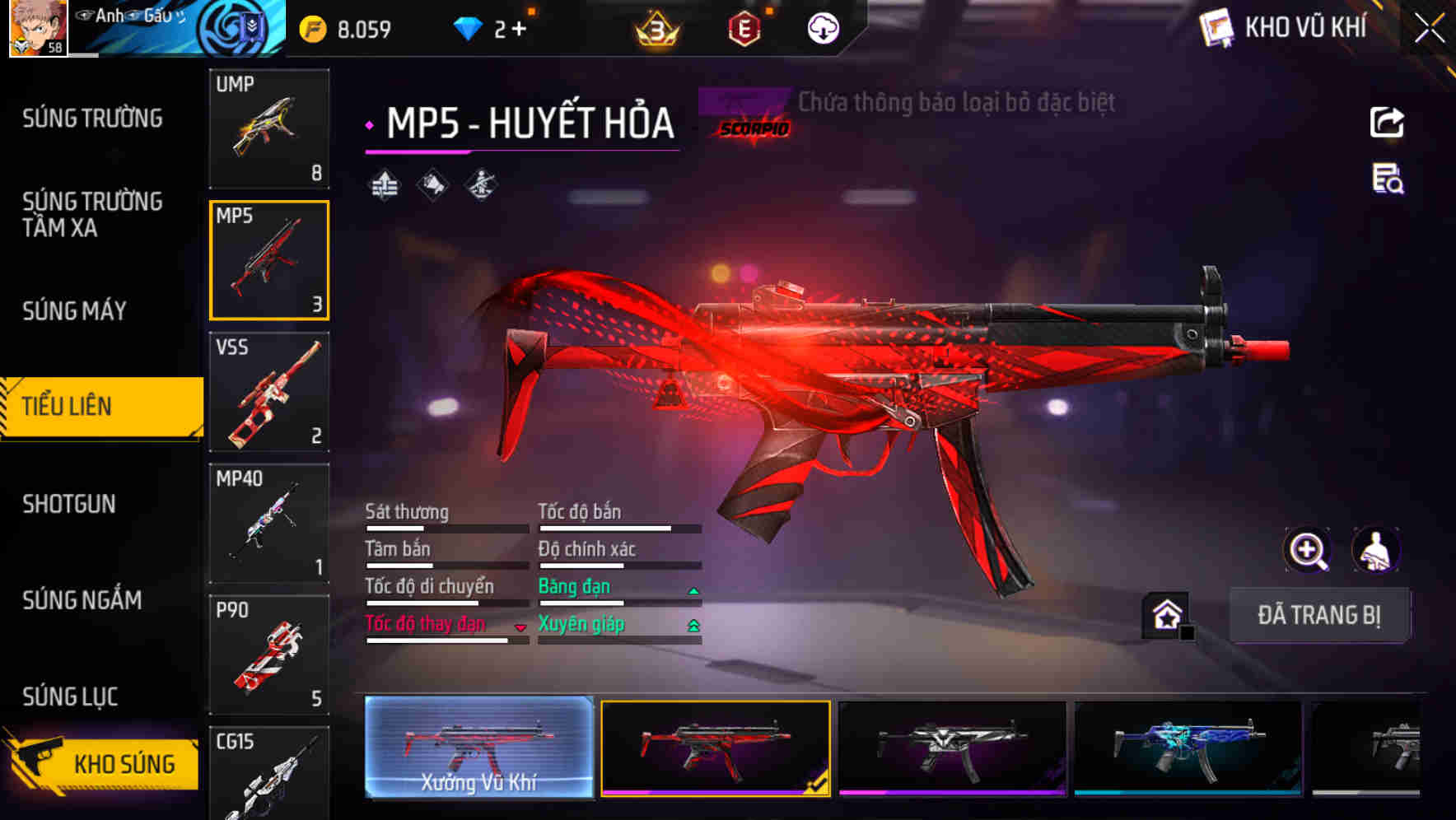Open Xưởng Vũ Khí at the bottom
Viewport: 1456px width, 820px height.
(478, 749)
